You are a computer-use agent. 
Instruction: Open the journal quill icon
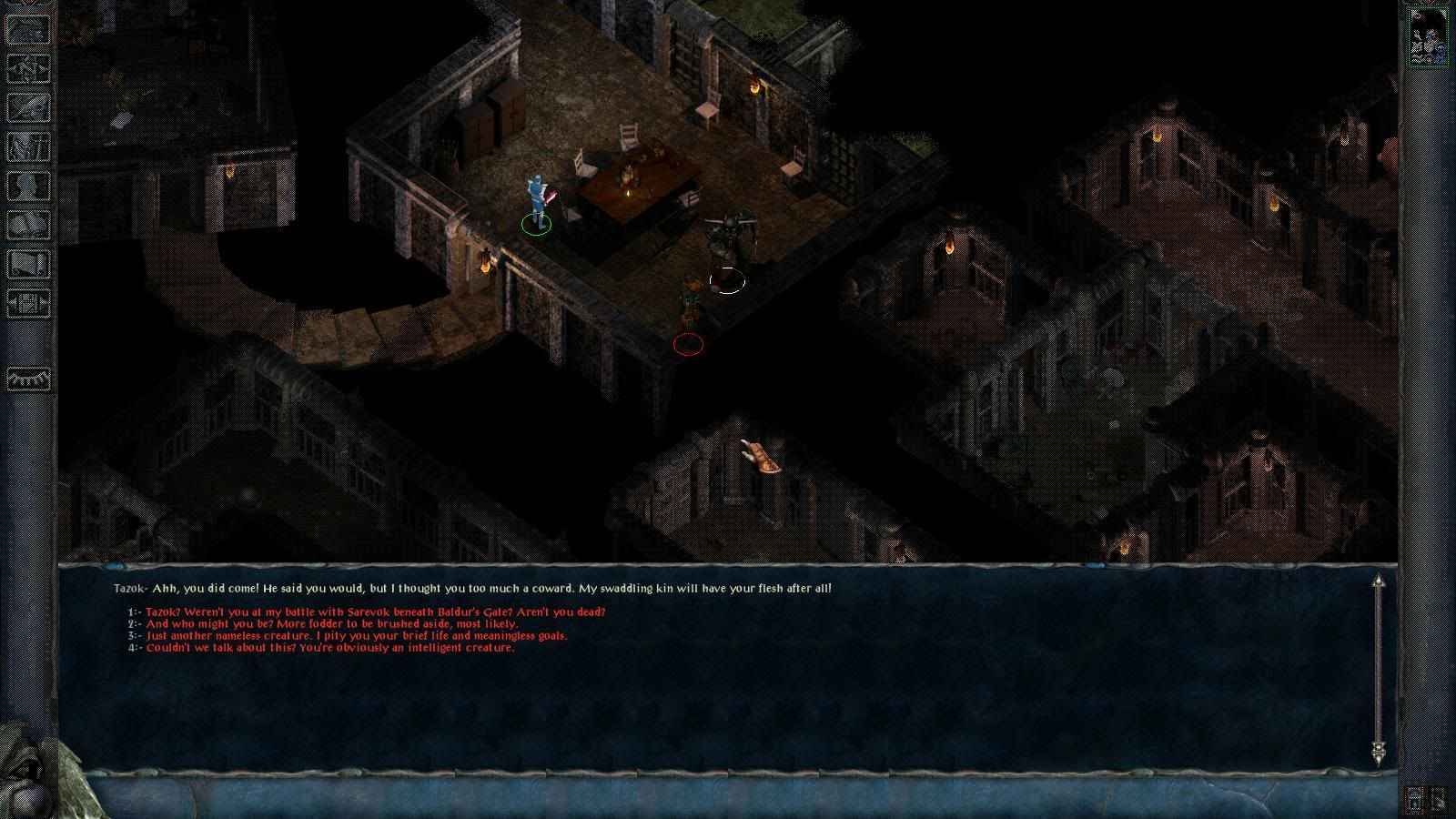click(29, 106)
